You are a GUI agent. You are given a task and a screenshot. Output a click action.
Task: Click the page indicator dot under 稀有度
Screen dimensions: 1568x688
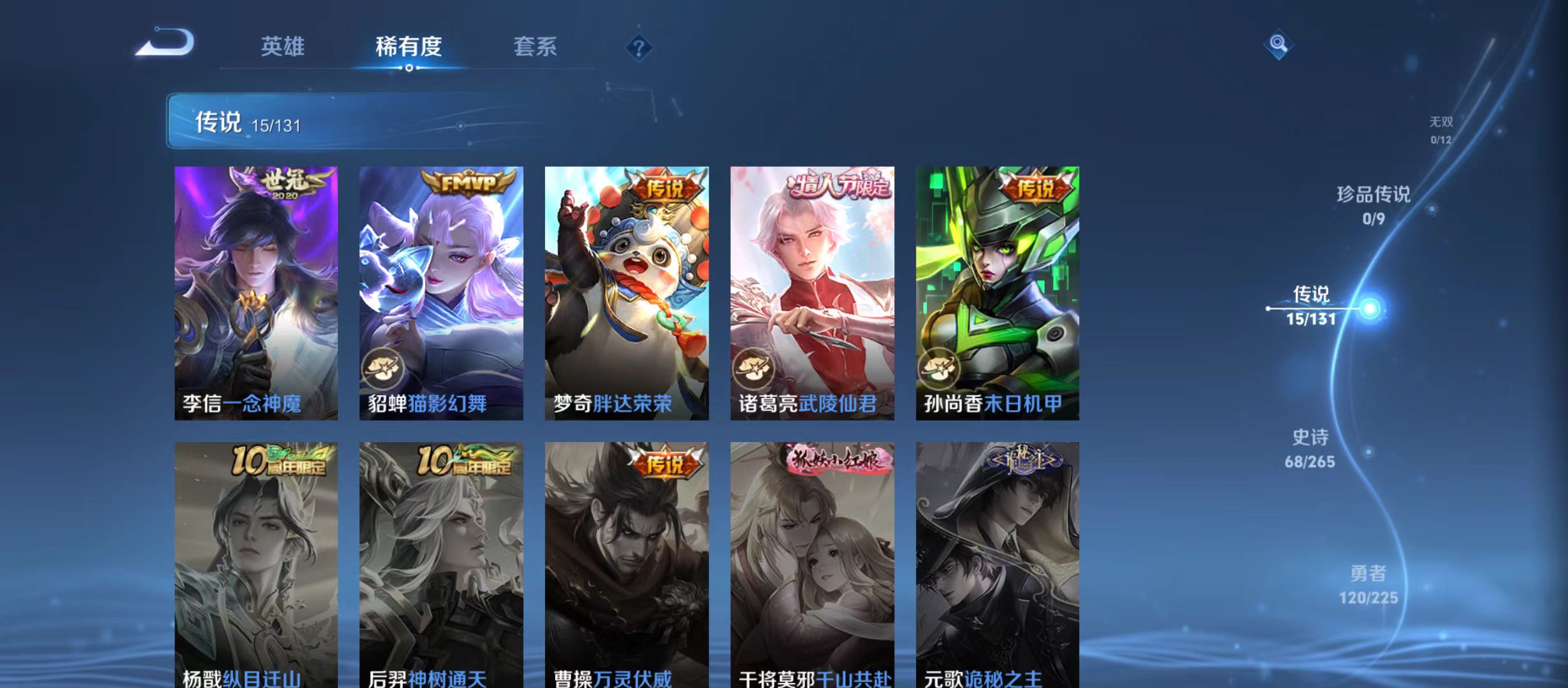pyautogui.click(x=410, y=66)
